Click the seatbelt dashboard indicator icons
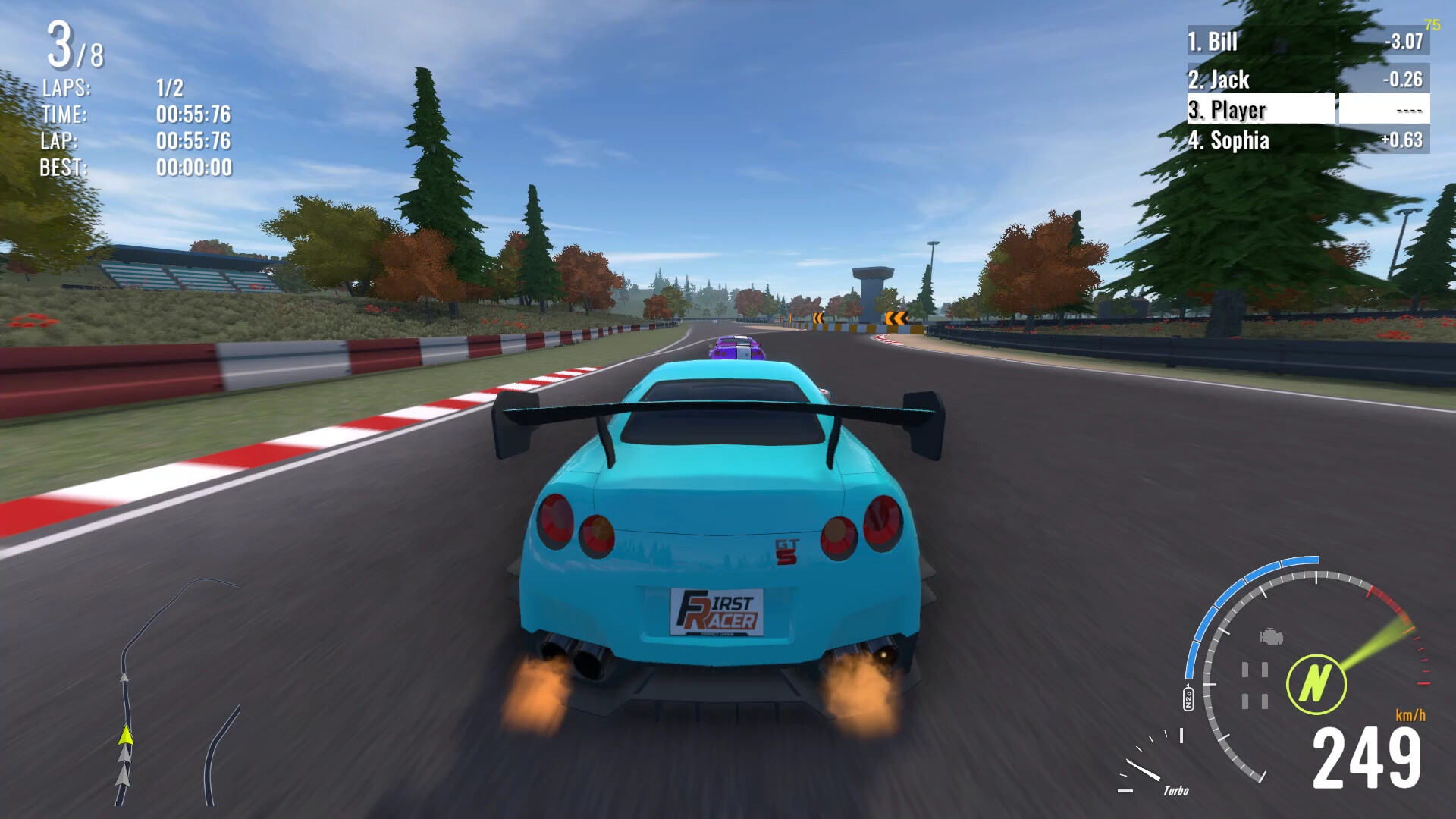The width and height of the screenshot is (1456, 819). tap(1255, 685)
